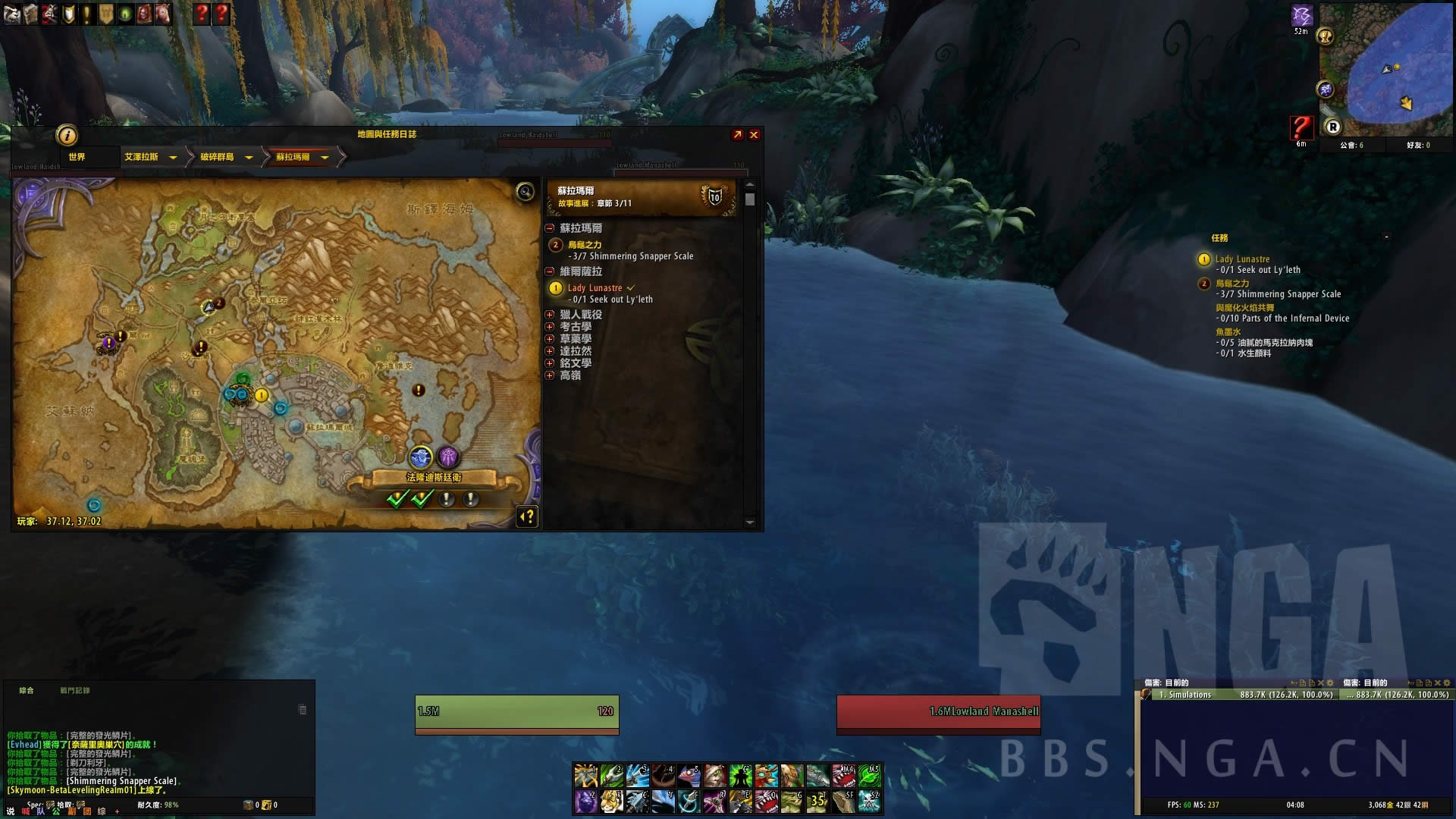1456x819 pixels.
Task: Maximize the world map window
Action: click(737, 135)
